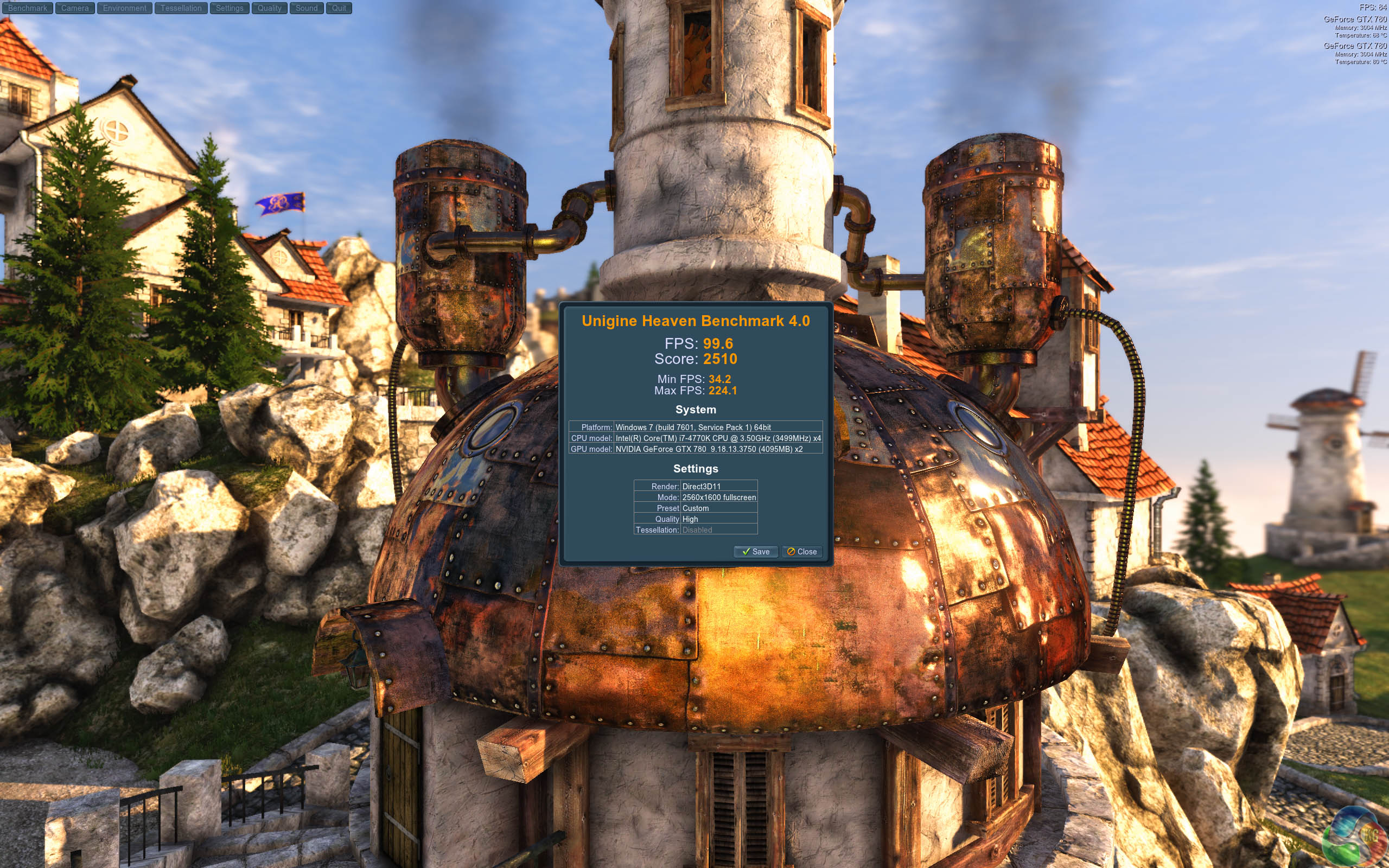Open the Settings panel
The image size is (1389, 868).
pos(230,8)
